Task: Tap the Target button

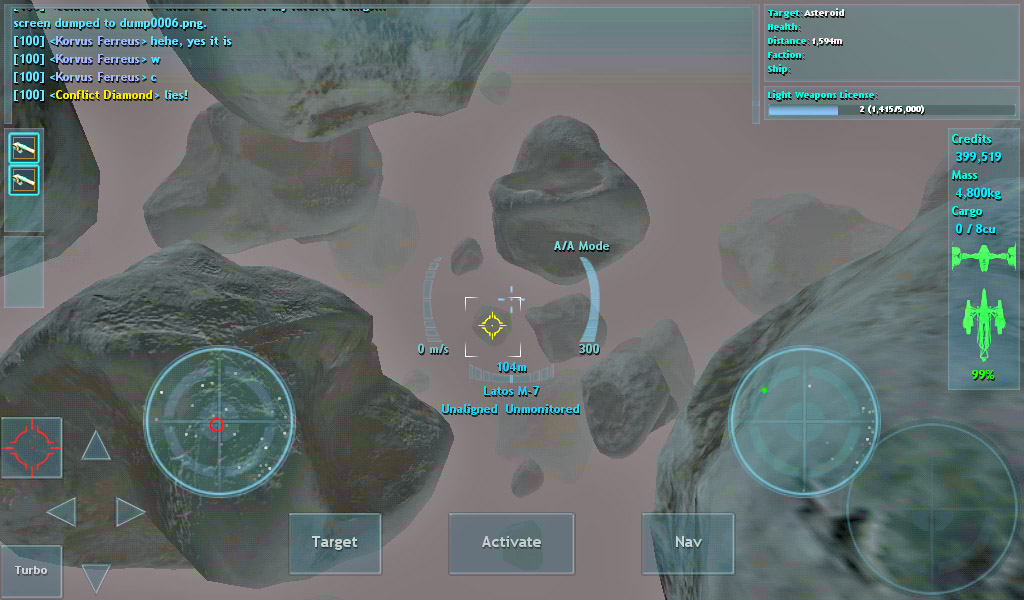Action: [334, 543]
